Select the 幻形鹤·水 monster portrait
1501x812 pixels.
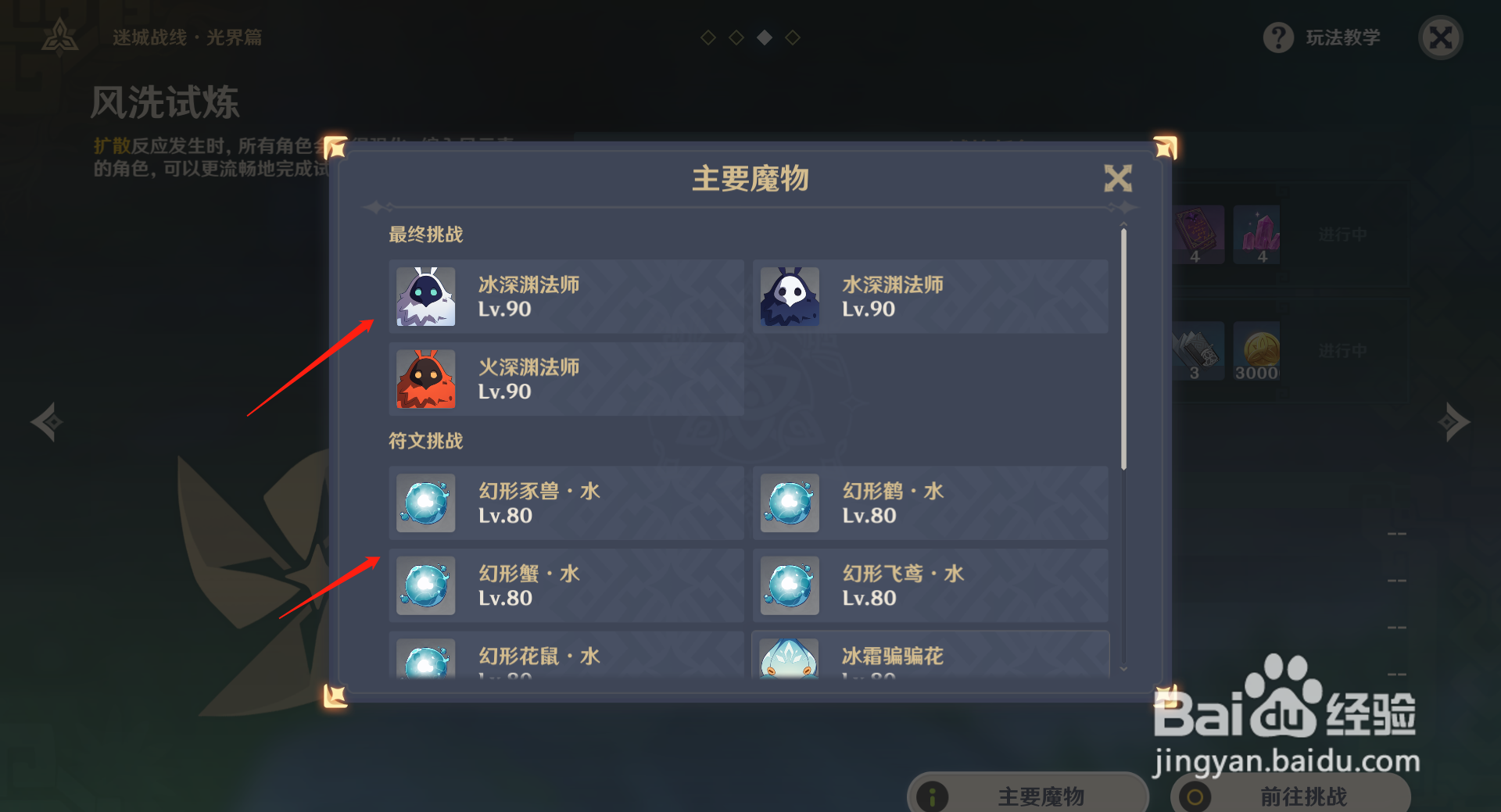[x=789, y=503]
